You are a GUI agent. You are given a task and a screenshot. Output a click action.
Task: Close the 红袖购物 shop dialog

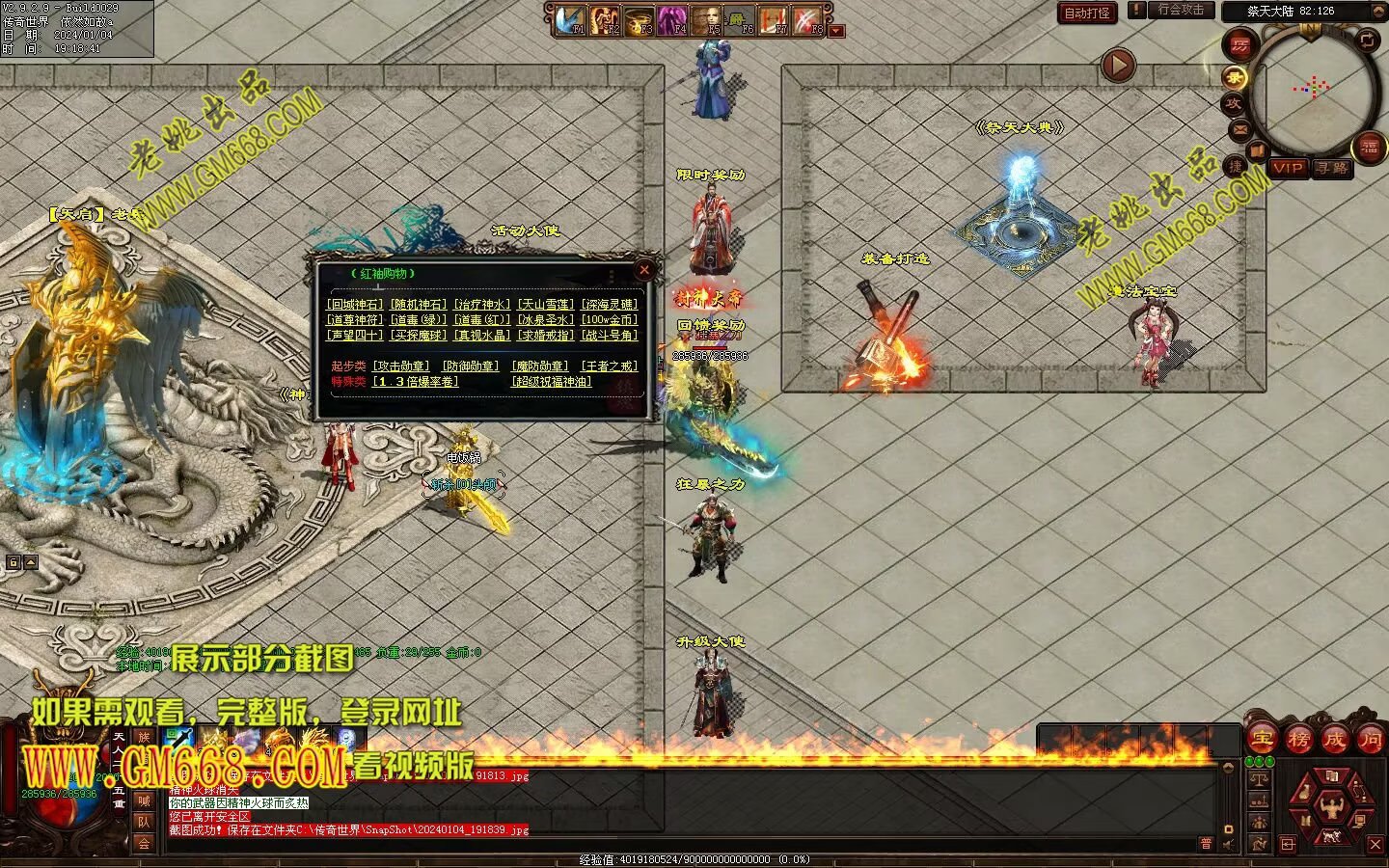(x=644, y=270)
